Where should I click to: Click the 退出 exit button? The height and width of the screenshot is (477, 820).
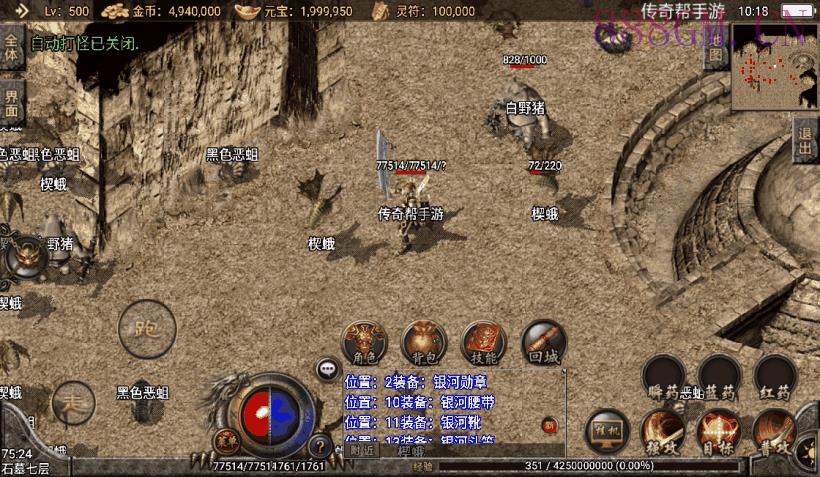[805, 142]
